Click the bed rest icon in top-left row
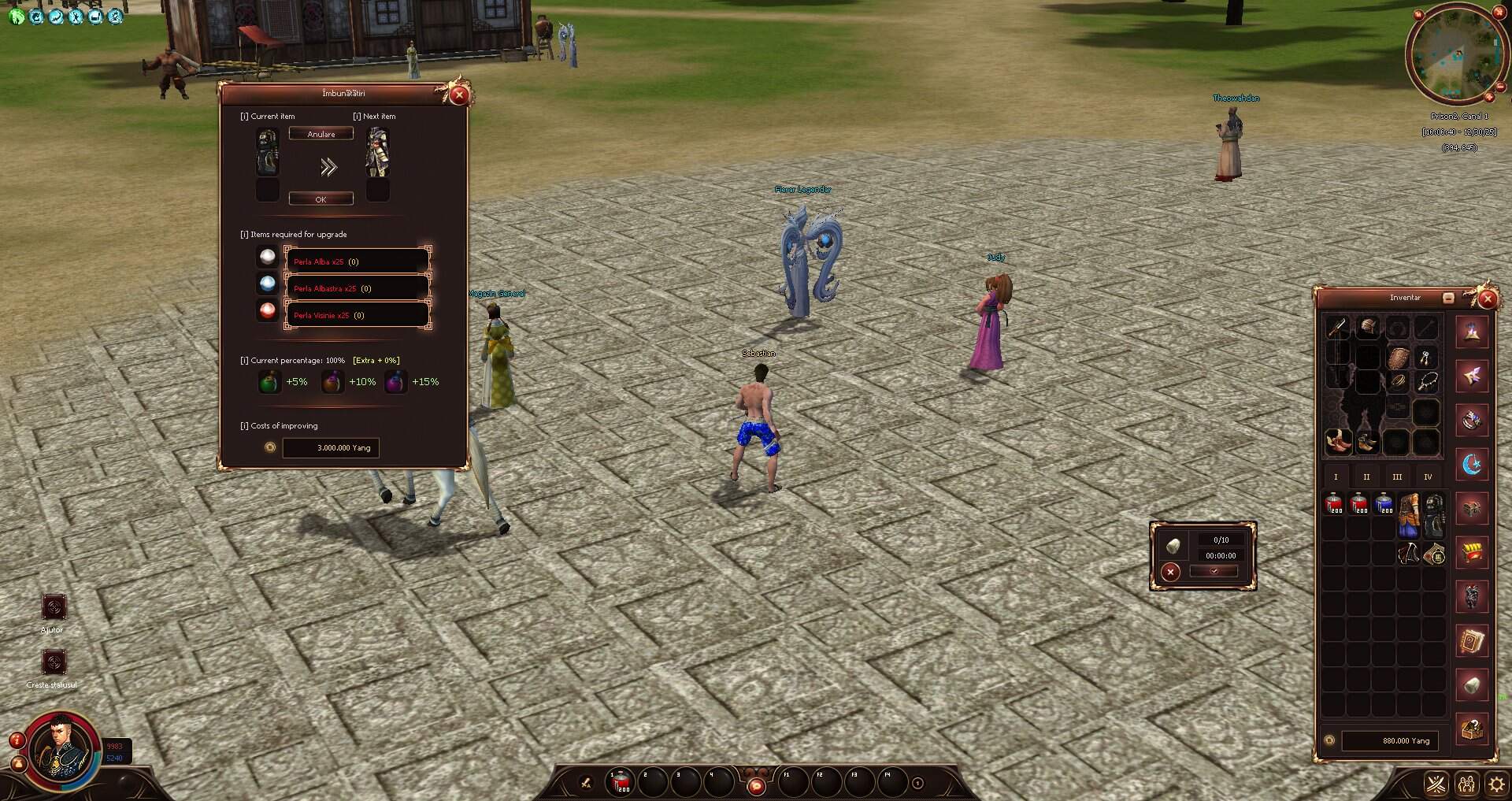This screenshot has height=801, width=1512. (x=95, y=17)
